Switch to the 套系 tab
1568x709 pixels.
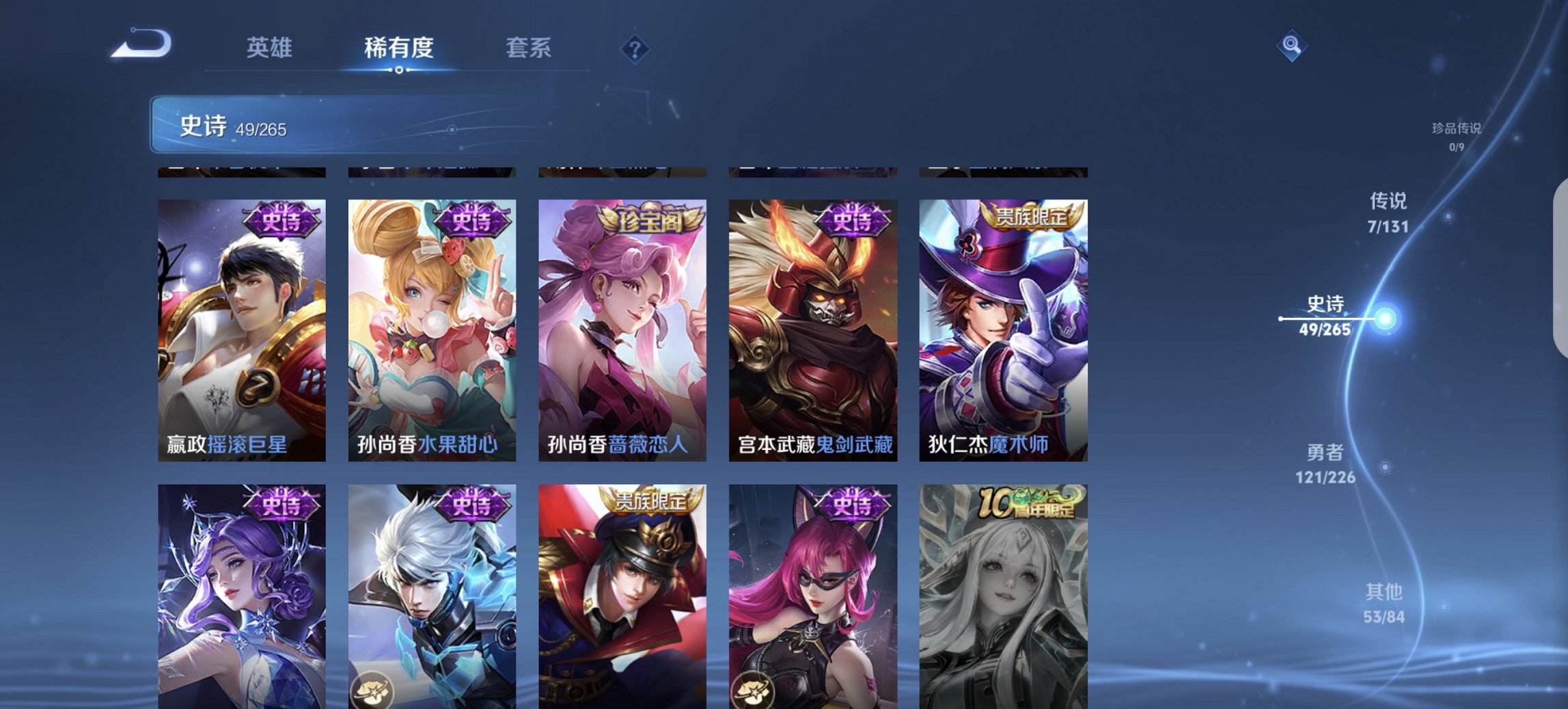[x=528, y=48]
